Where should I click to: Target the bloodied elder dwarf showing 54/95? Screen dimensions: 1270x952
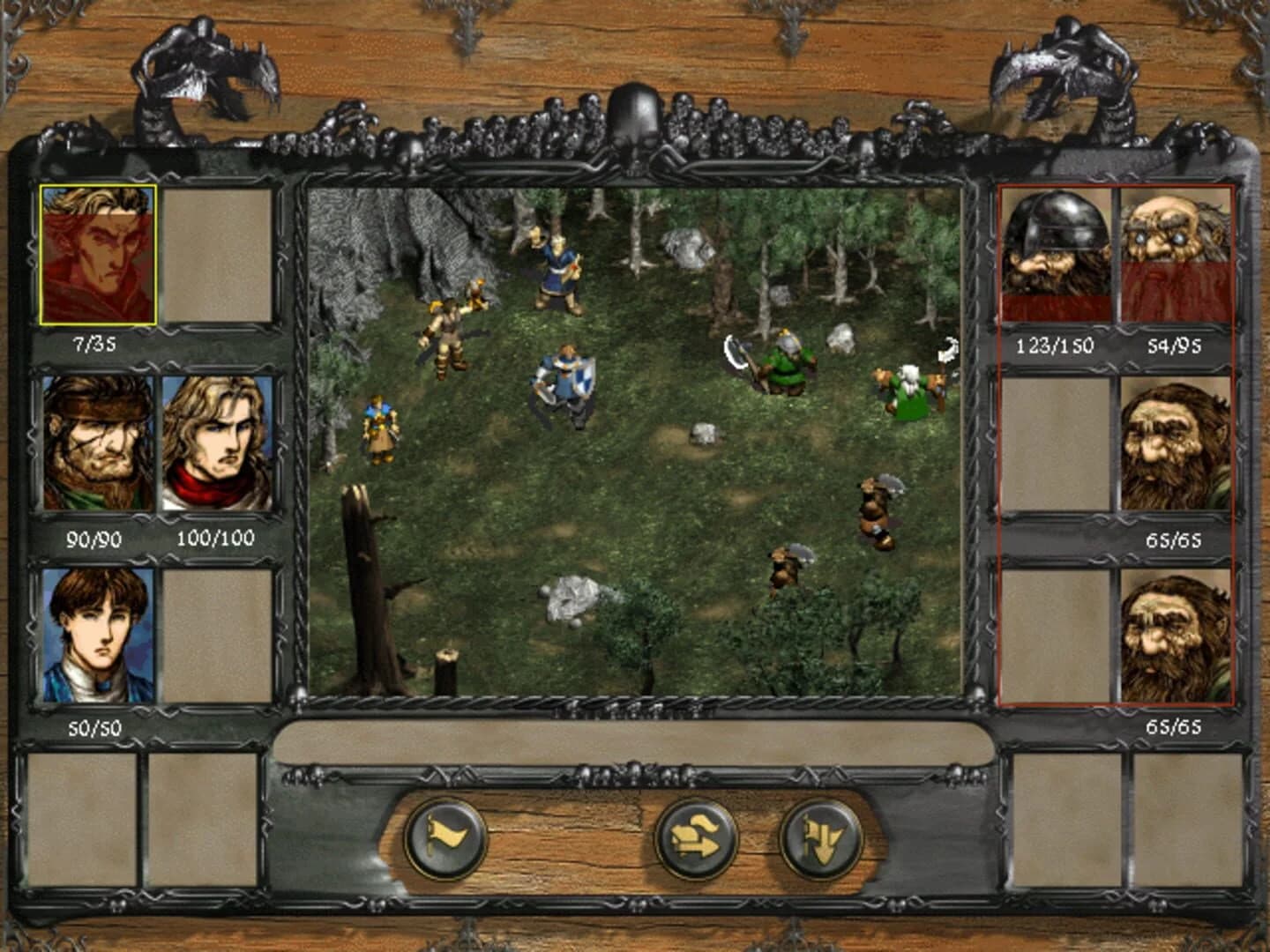pos(1174,256)
